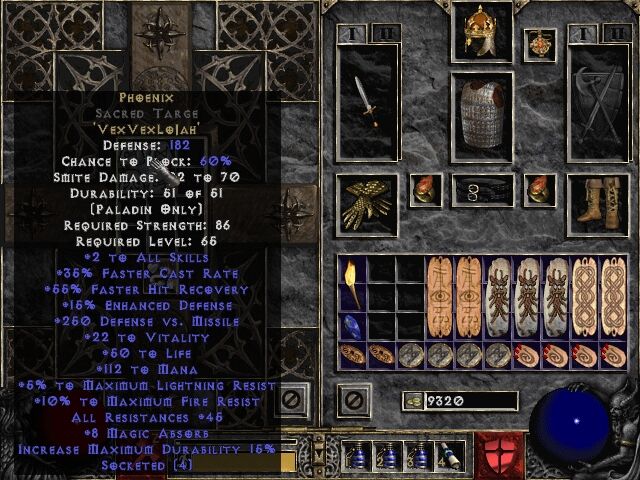Select the blue gem in the inventory

coord(352,327)
